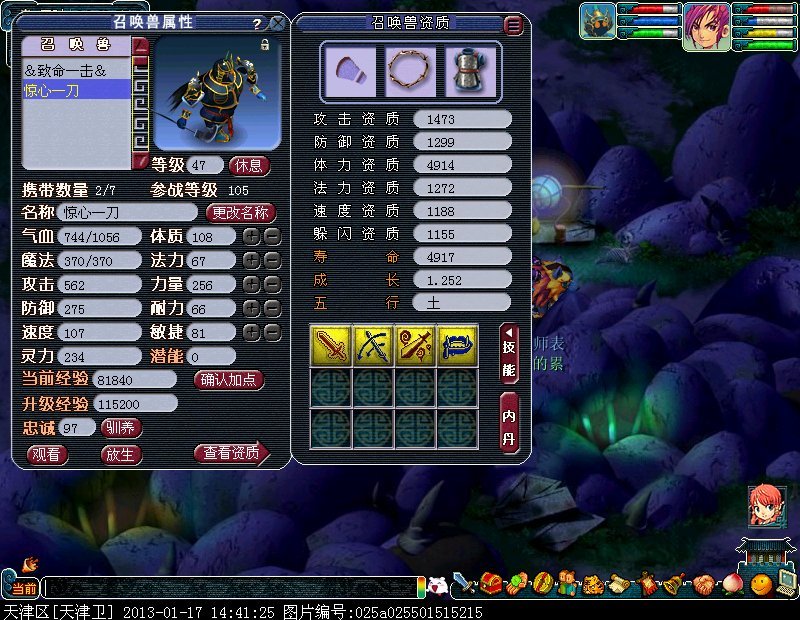Open the 内丹 tab
This screenshot has height=620, width=800.
click(509, 423)
